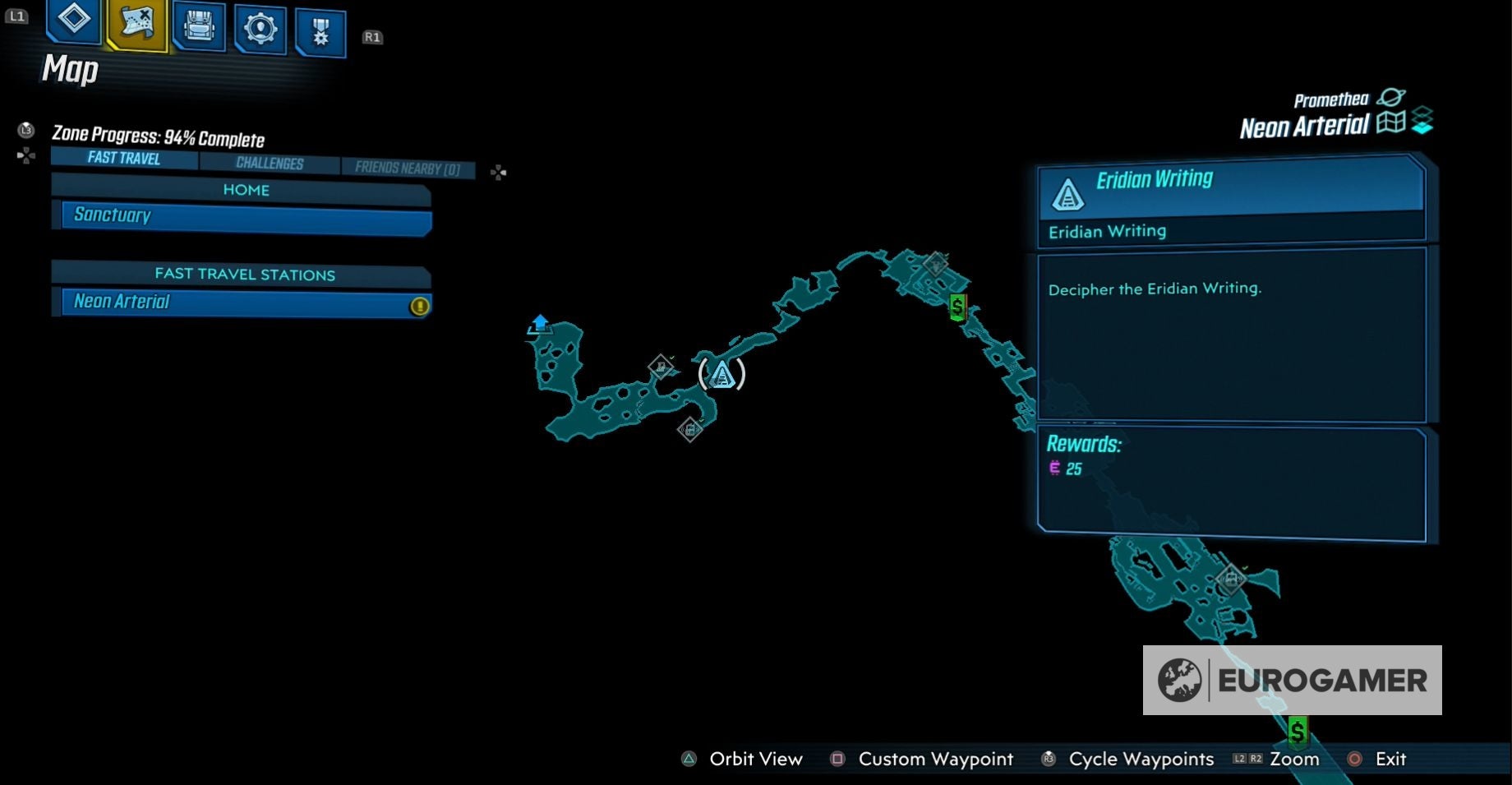The height and width of the screenshot is (785, 1512).
Task: Select the Neon Arterial fast travel station
Action: [241, 302]
